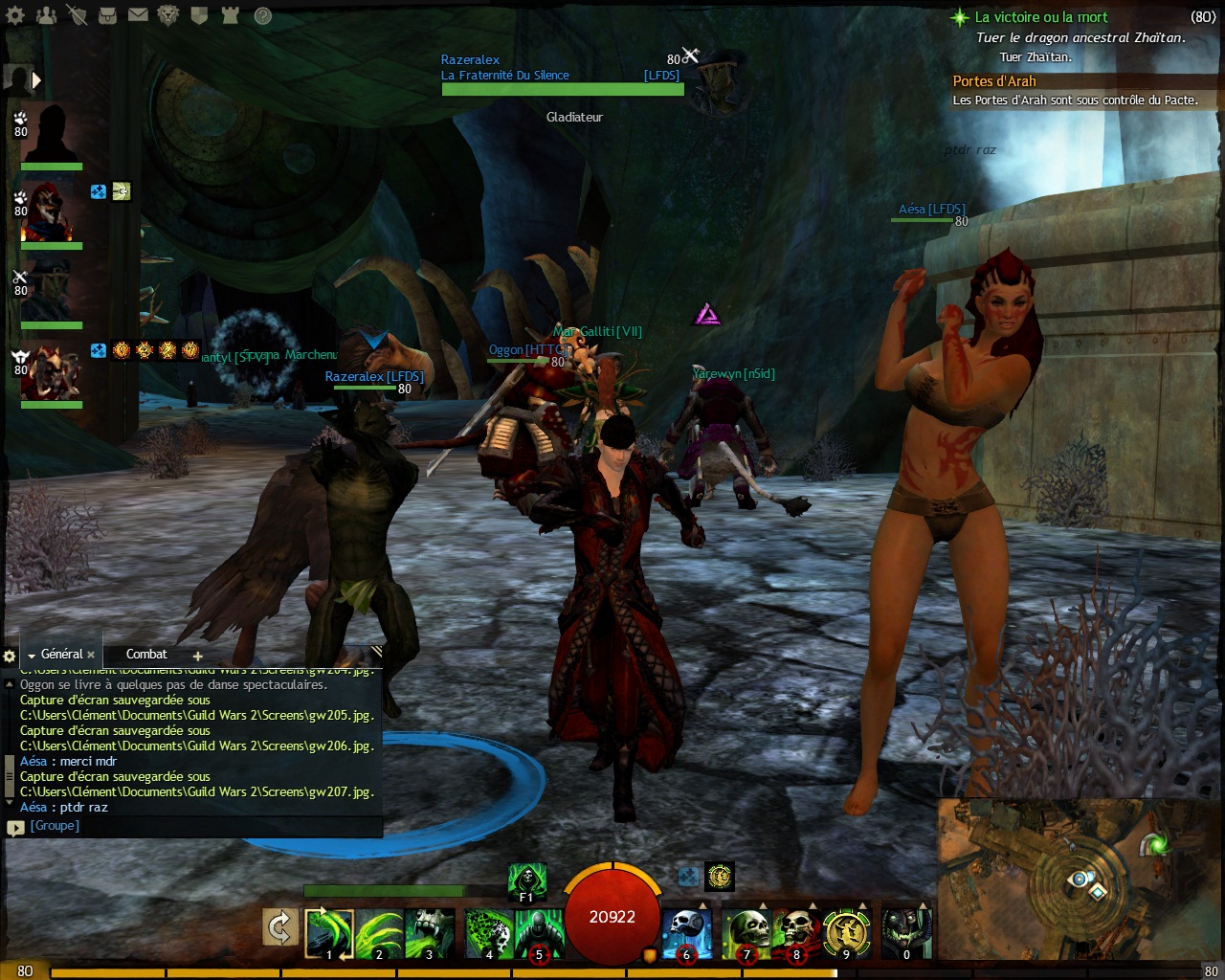Viewport: 1225px width, 980px height.
Task: Open the help question mark icon
Action: point(262,15)
